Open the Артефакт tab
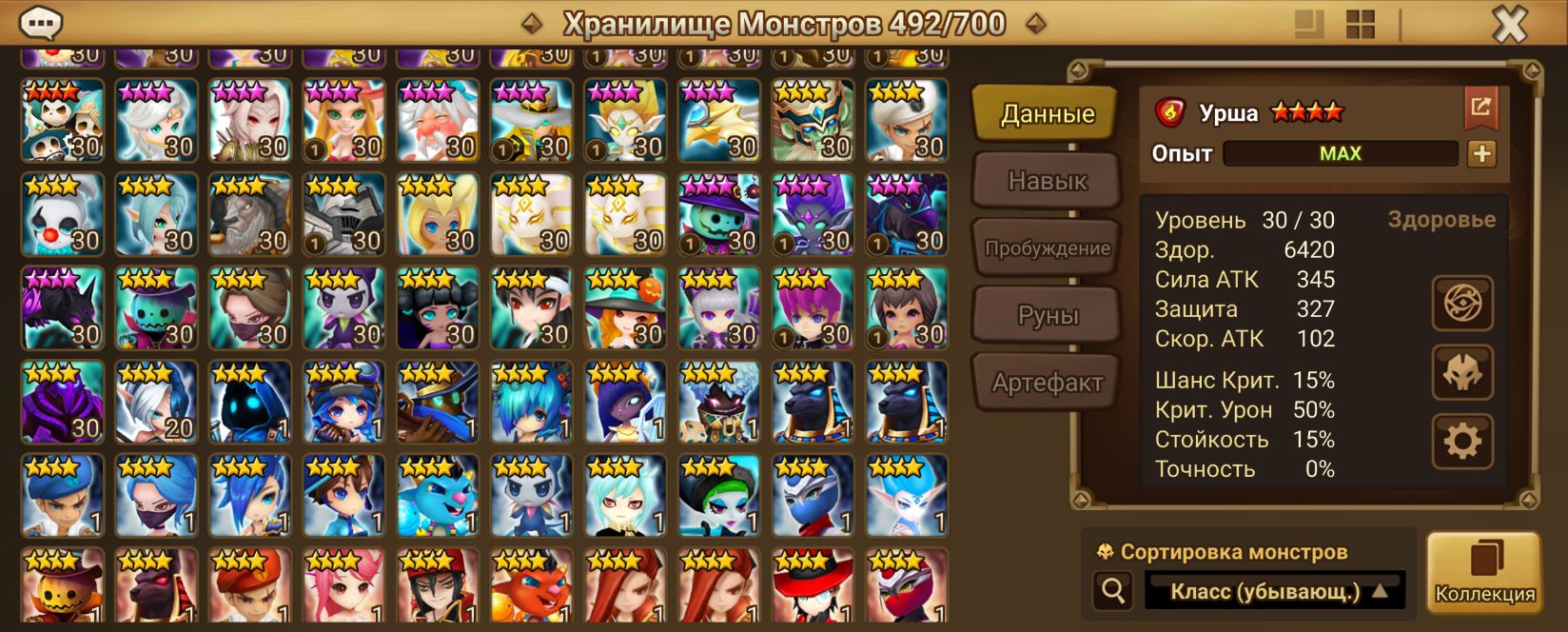Image resolution: width=1568 pixels, height=632 pixels. click(x=1047, y=383)
